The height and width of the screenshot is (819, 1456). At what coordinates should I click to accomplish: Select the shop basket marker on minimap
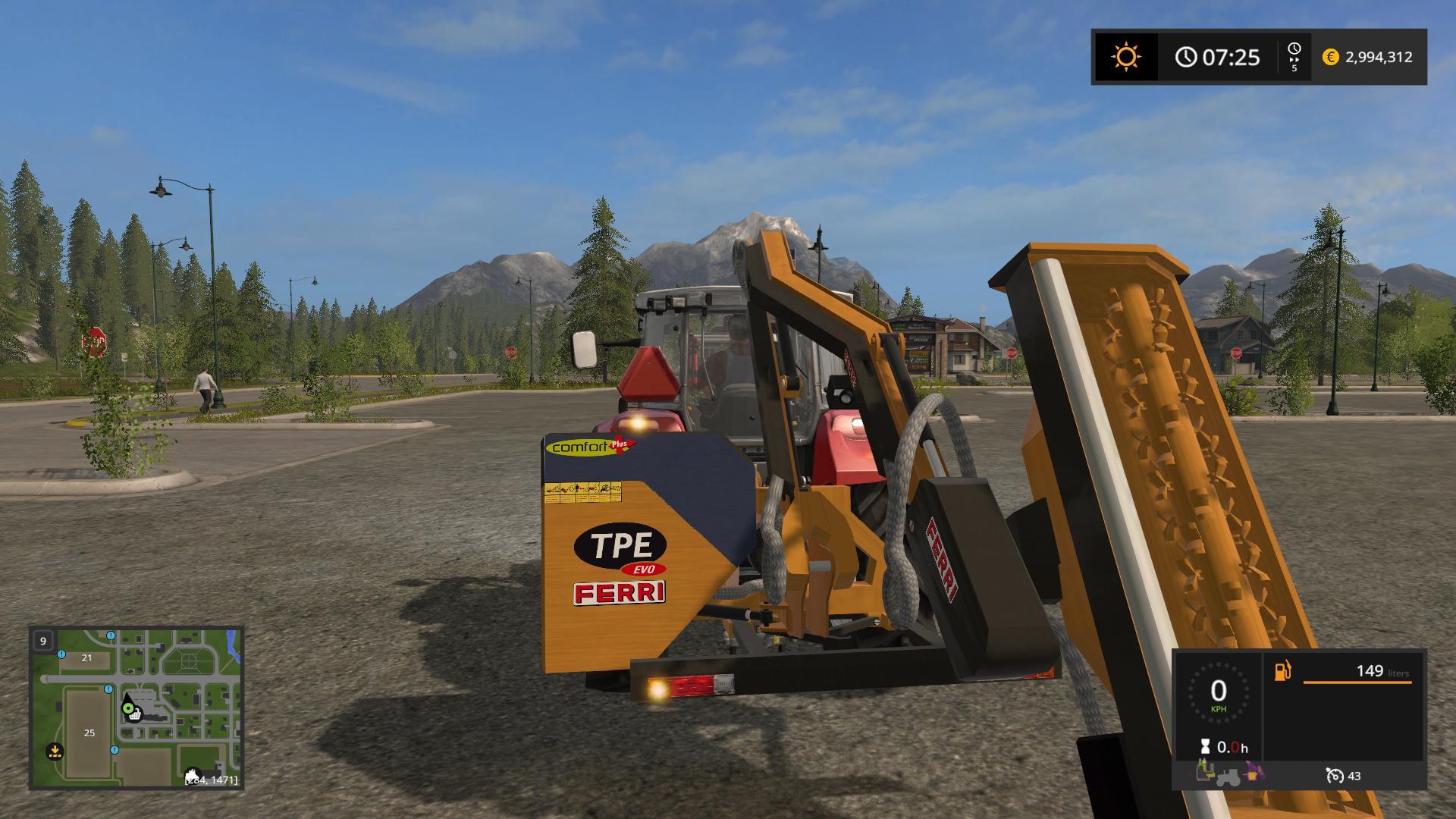point(135,714)
